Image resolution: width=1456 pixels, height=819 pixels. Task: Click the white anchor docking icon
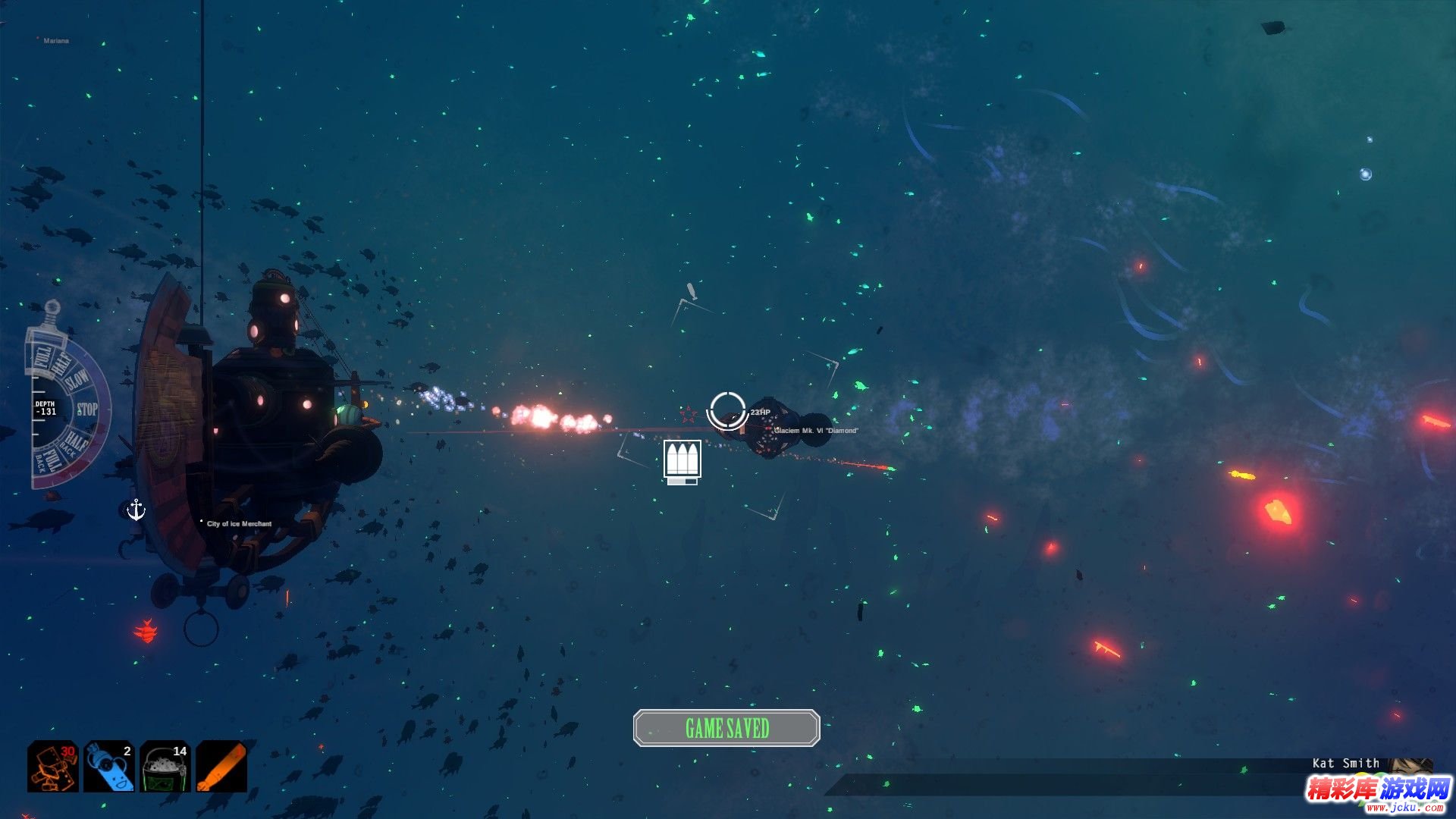(136, 510)
